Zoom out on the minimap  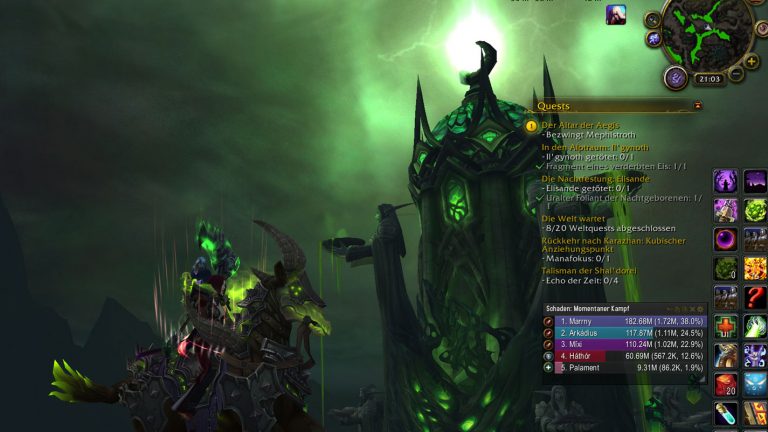(x=736, y=74)
